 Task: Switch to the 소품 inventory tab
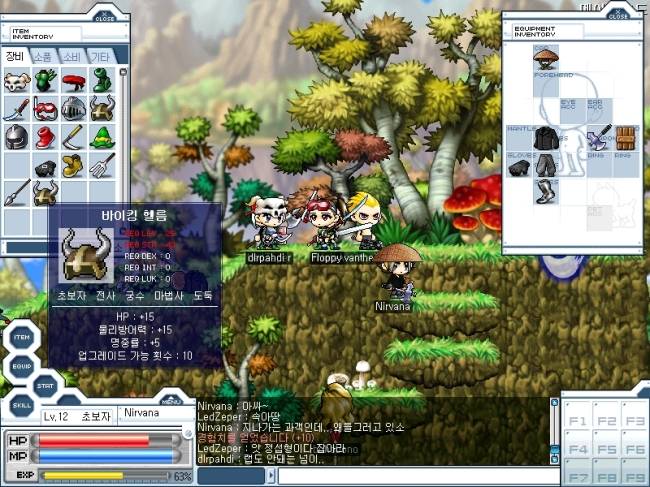click(44, 56)
